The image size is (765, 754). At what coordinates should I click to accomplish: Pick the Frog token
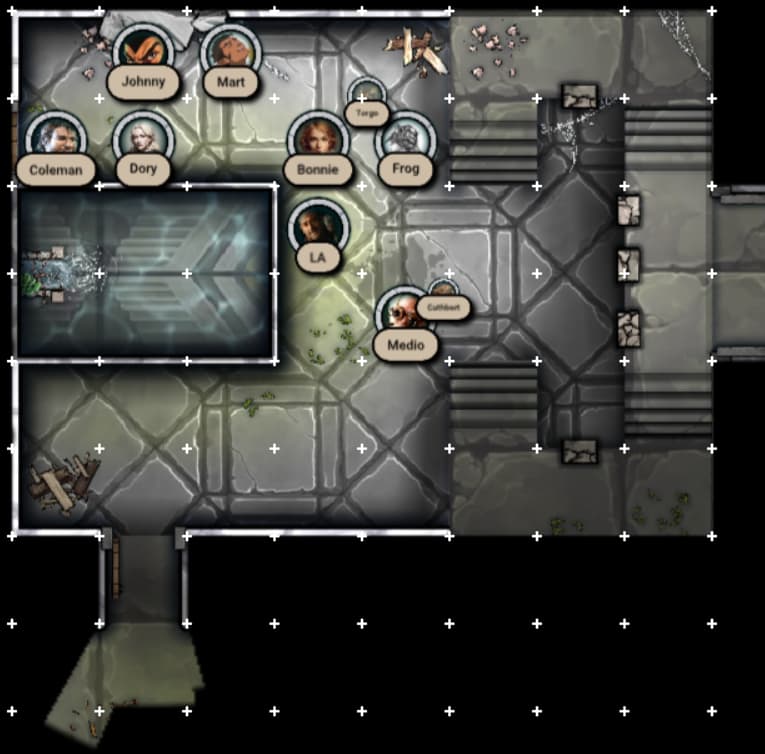click(x=405, y=139)
